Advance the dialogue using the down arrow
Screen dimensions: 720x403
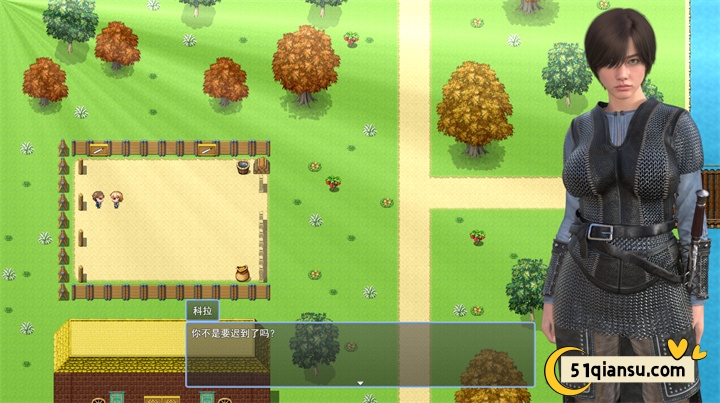coord(360,382)
